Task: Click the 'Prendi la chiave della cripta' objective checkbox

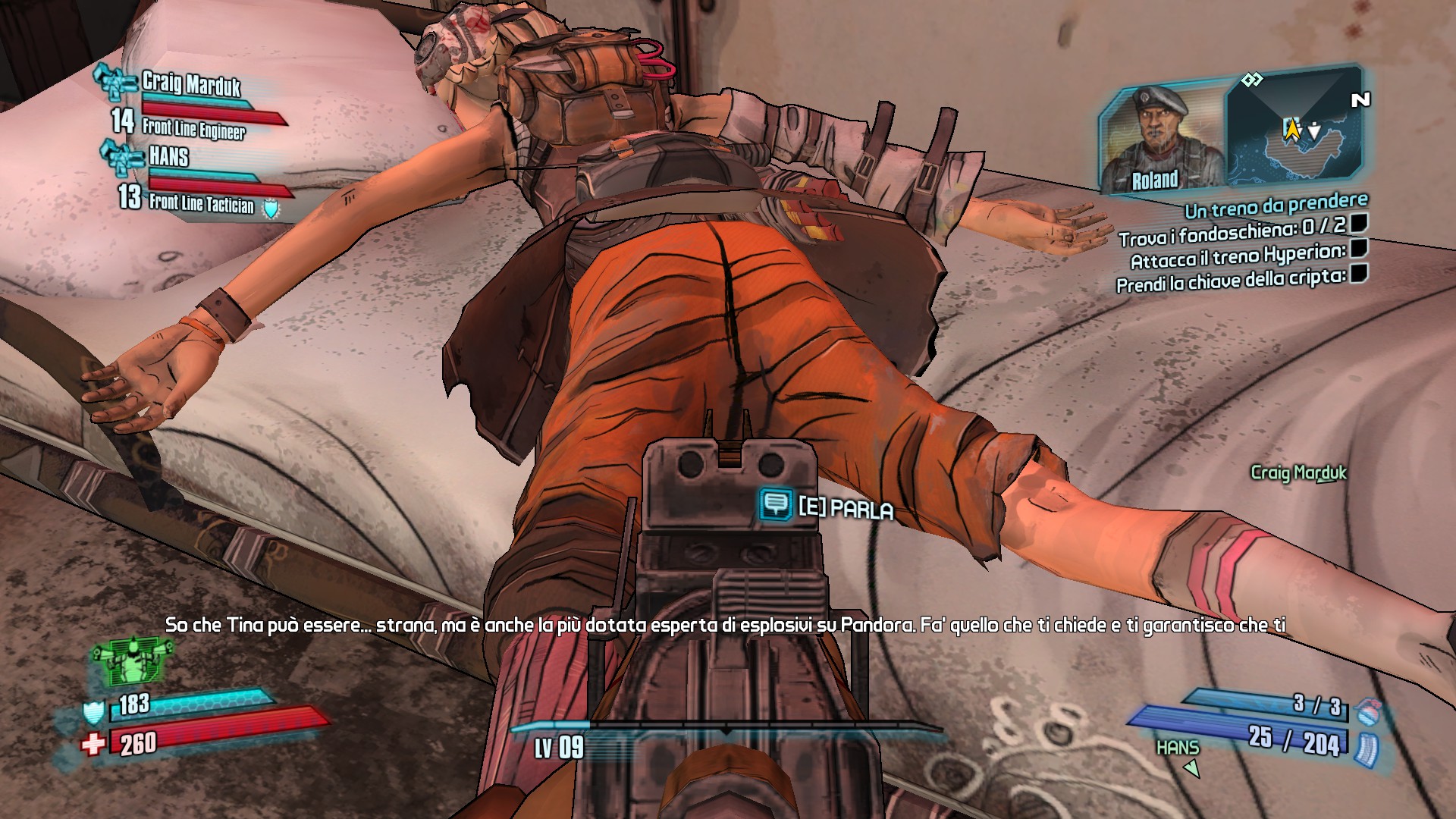Action: [1359, 273]
